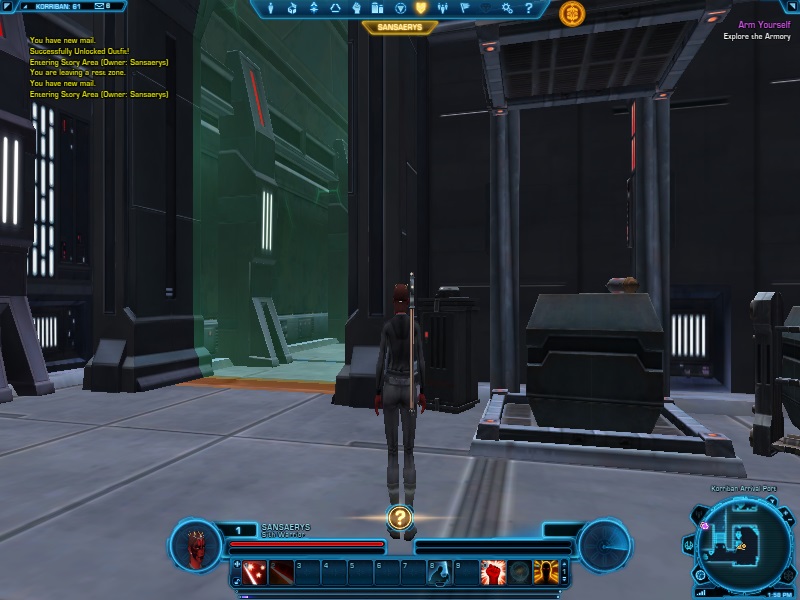Use the golden glowing figure ability
This screenshot has width=800, height=600.
click(545, 572)
